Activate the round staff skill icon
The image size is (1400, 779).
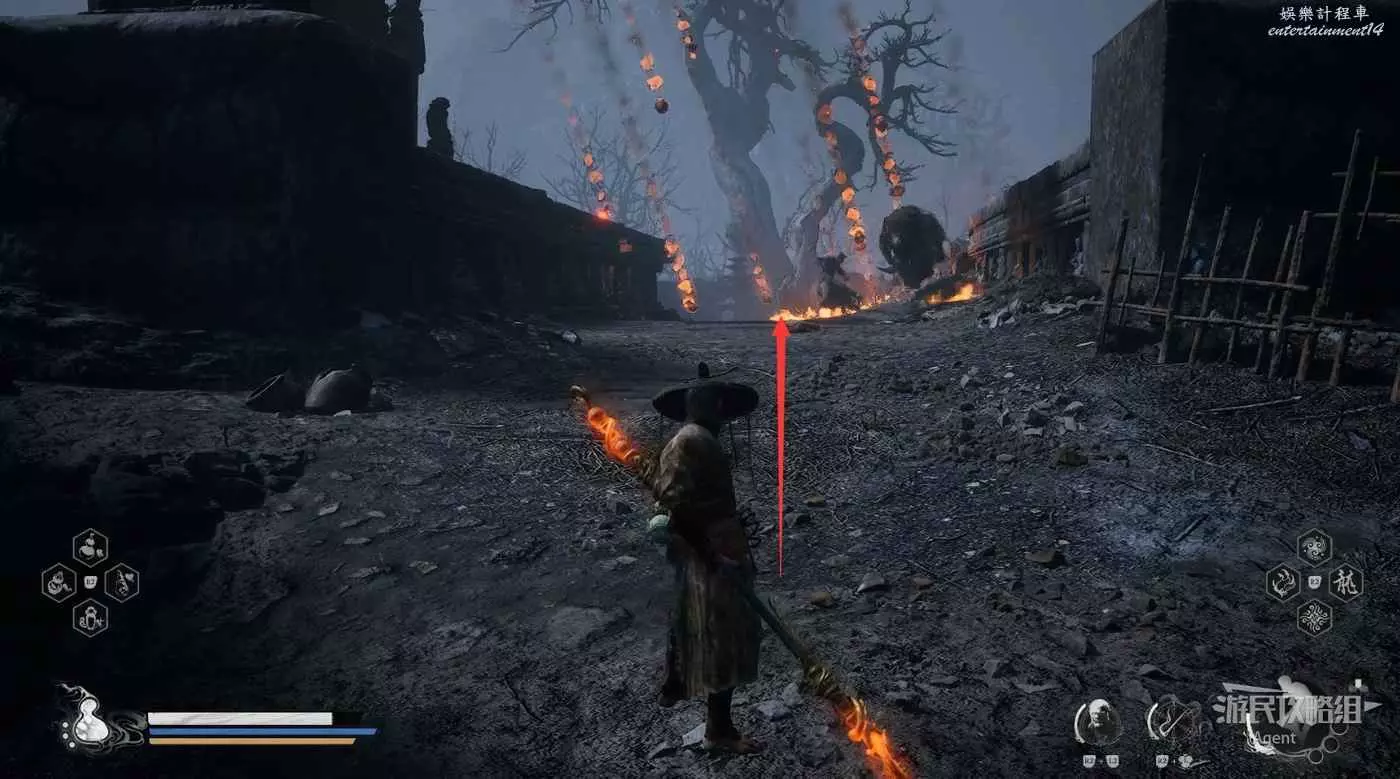click(1171, 722)
